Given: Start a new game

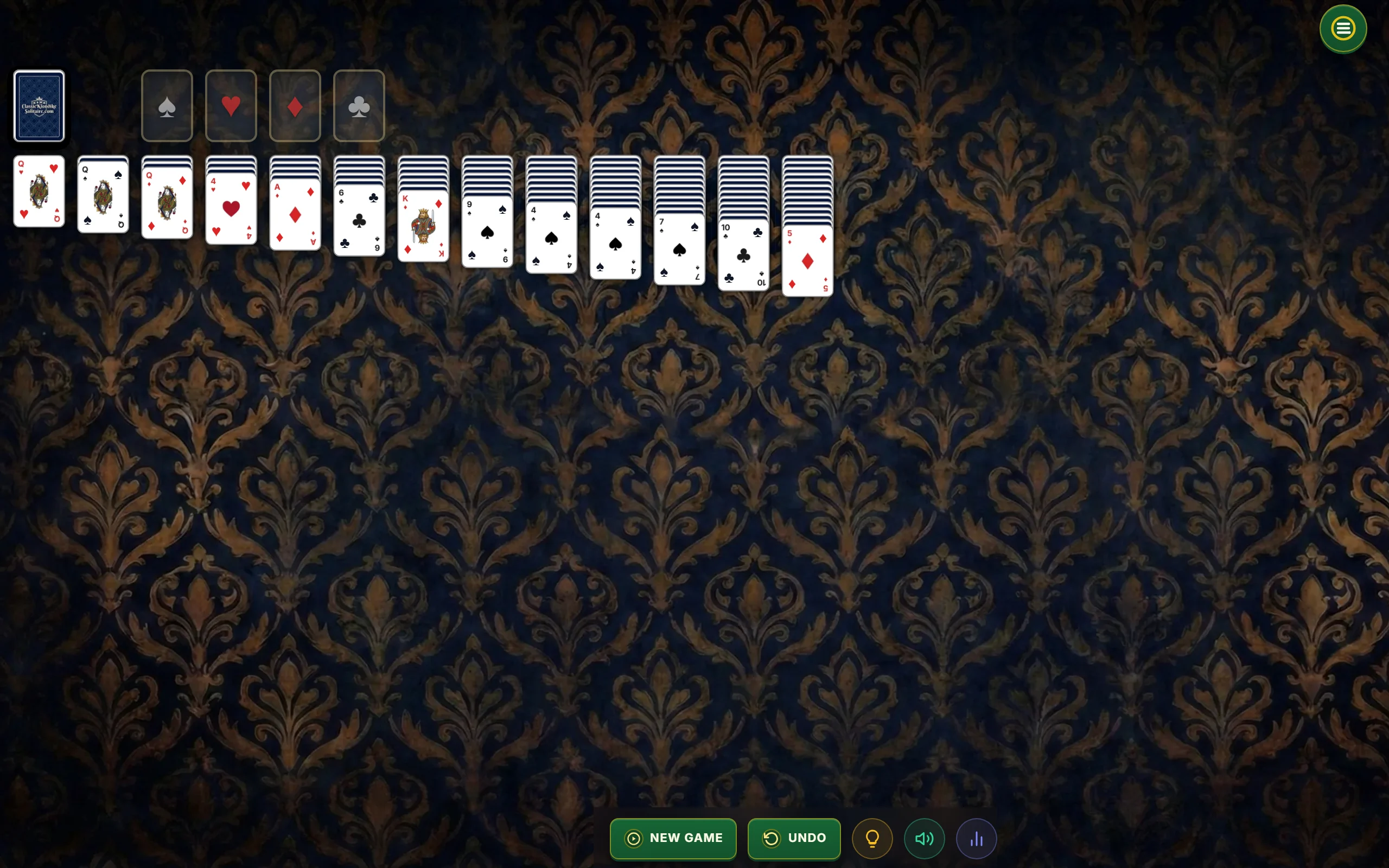Looking at the screenshot, I should click(x=673, y=838).
